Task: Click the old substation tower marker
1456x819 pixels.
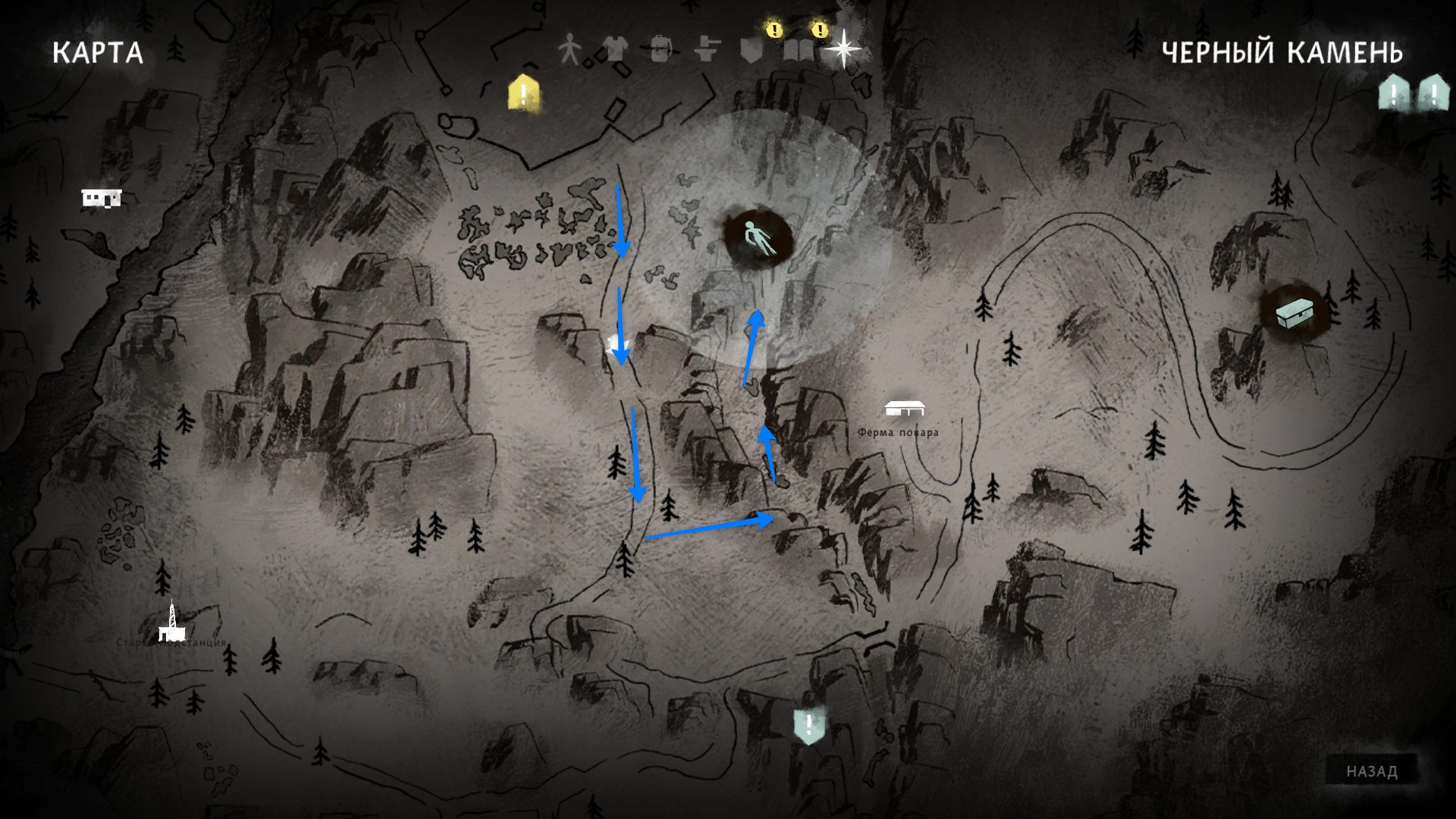Action: point(171,623)
